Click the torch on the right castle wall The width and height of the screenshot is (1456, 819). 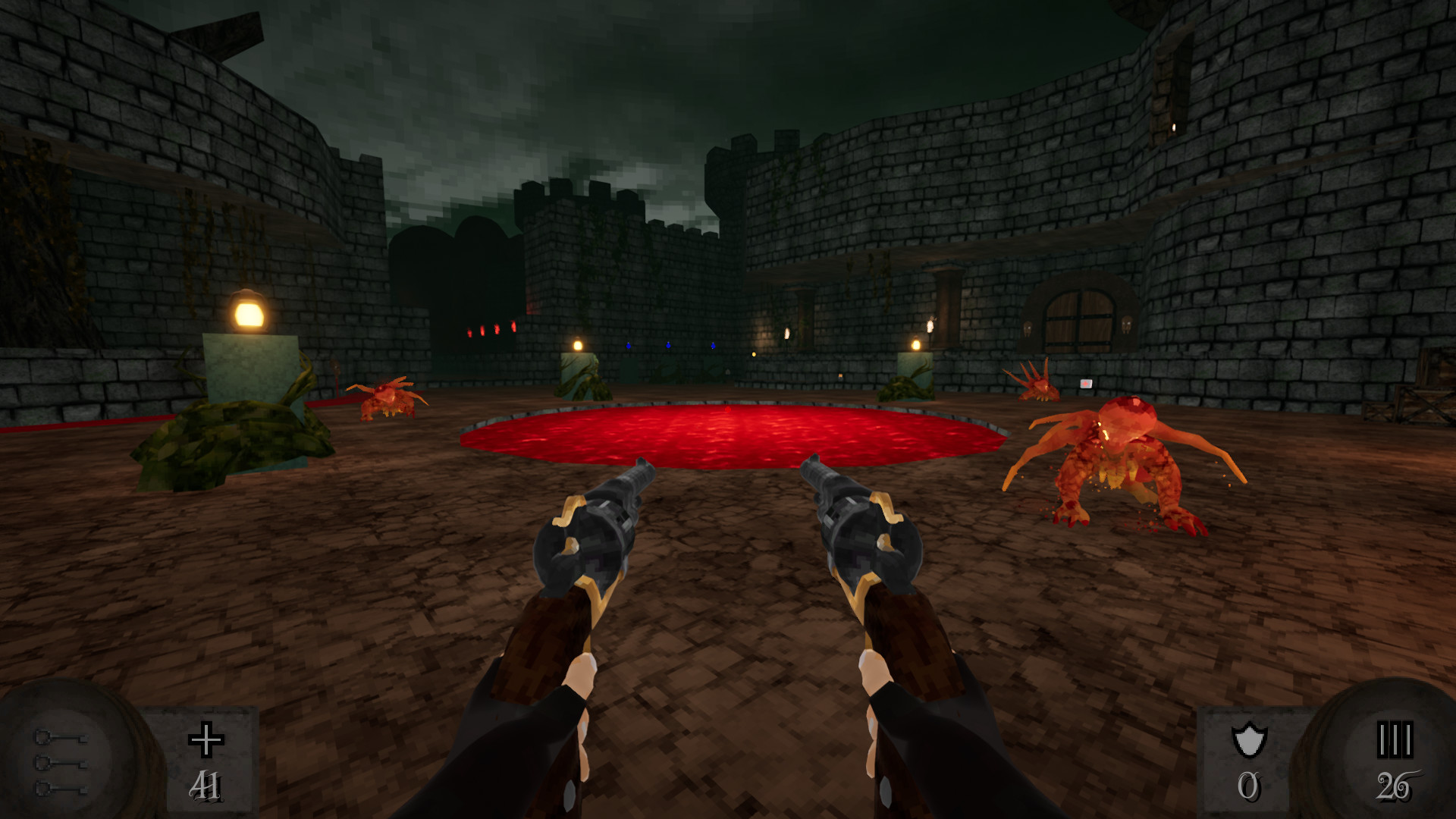(x=932, y=326)
